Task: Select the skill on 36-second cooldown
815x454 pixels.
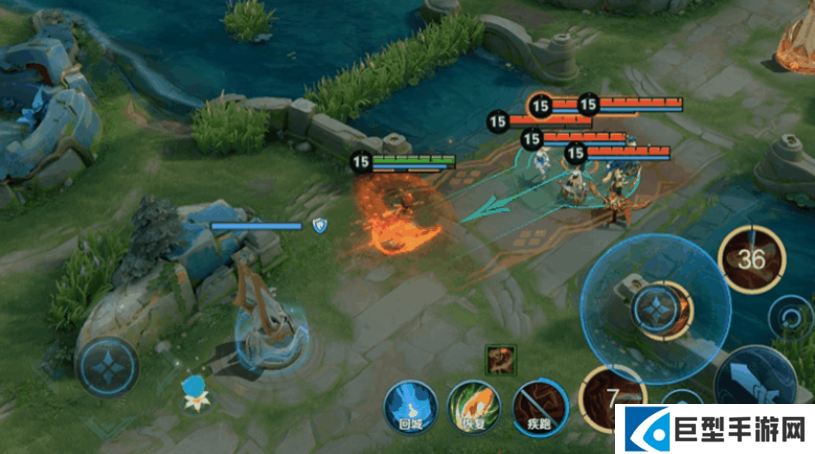Action: pos(752,260)
